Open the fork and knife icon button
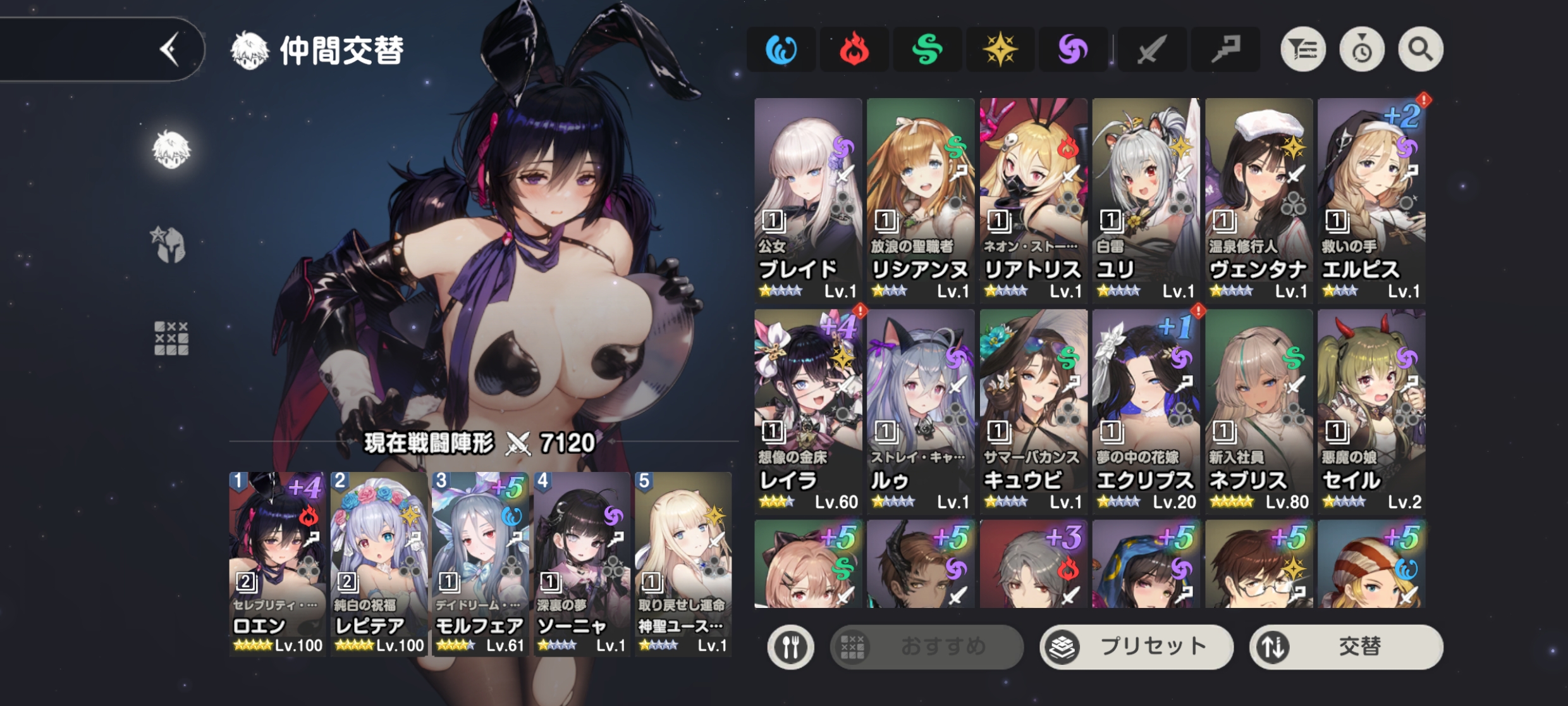 pos(790,647)
